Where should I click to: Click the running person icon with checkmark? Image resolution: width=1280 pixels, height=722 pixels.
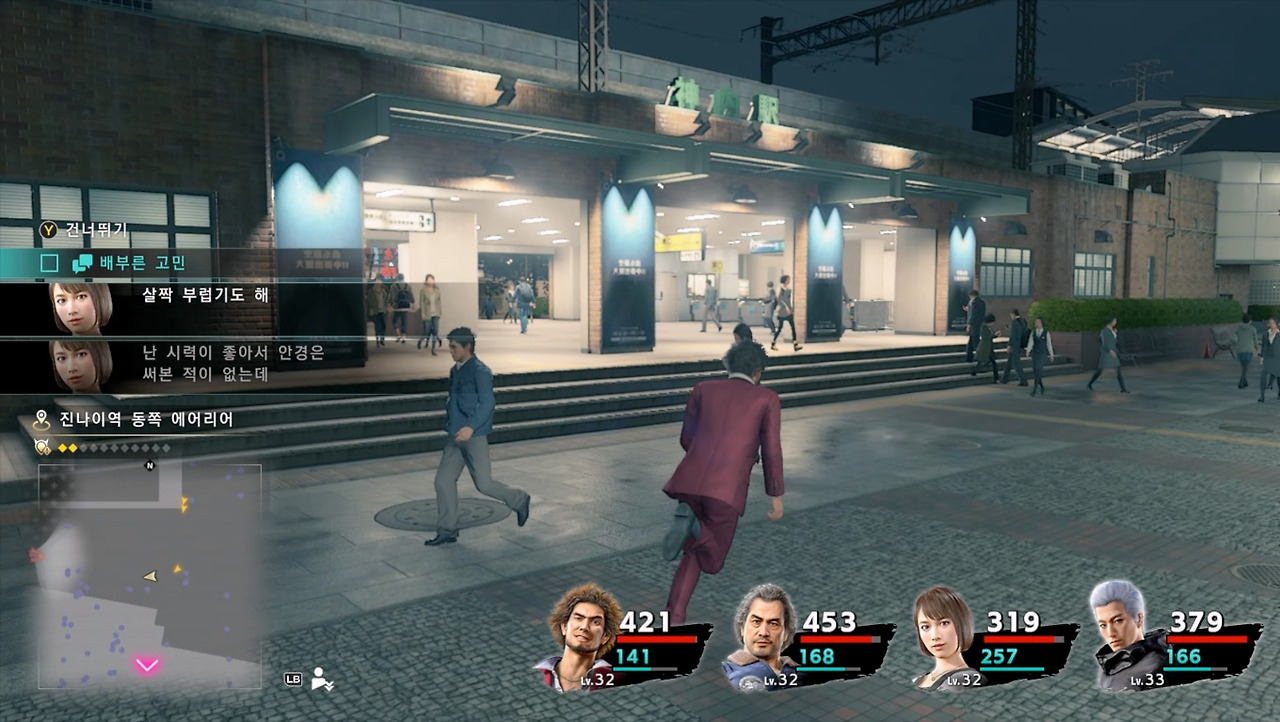322,679
